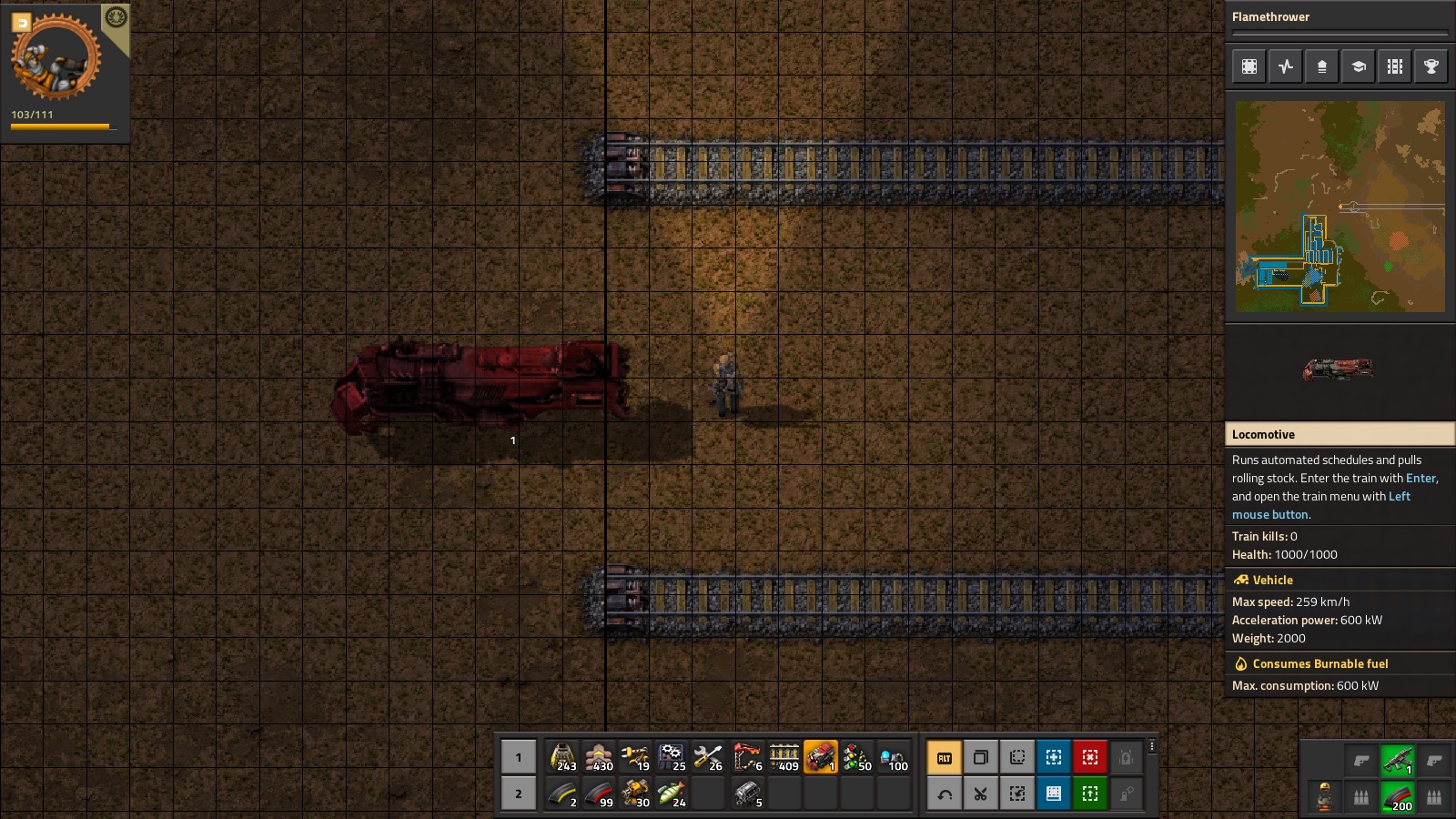This screenshot has width=1456, height=819.
Task: Toggle the Alt-mode button
Action: coord(944,757)
